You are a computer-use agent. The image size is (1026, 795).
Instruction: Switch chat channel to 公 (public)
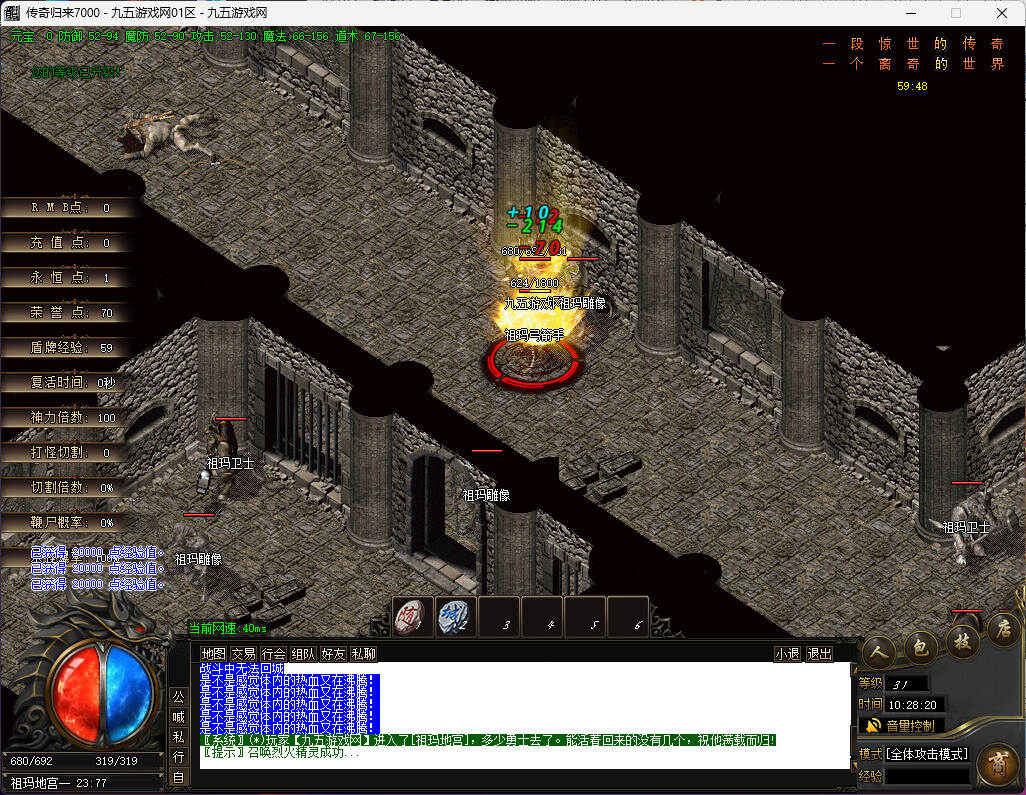tap(178, 696)
